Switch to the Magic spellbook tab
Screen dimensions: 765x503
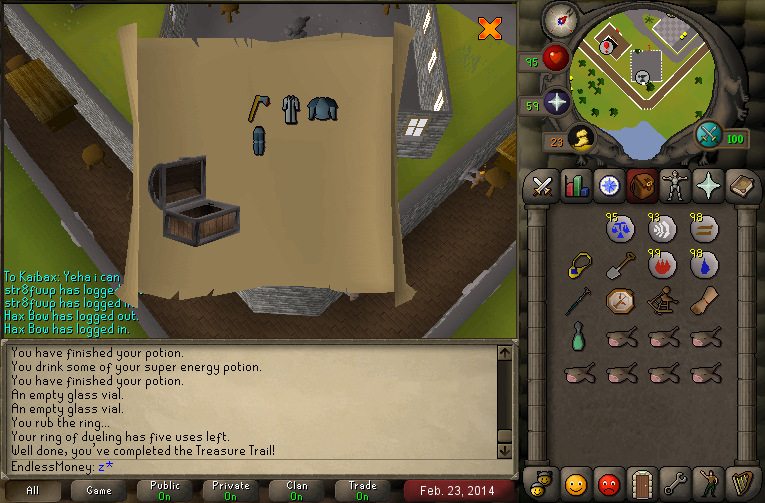740,185
